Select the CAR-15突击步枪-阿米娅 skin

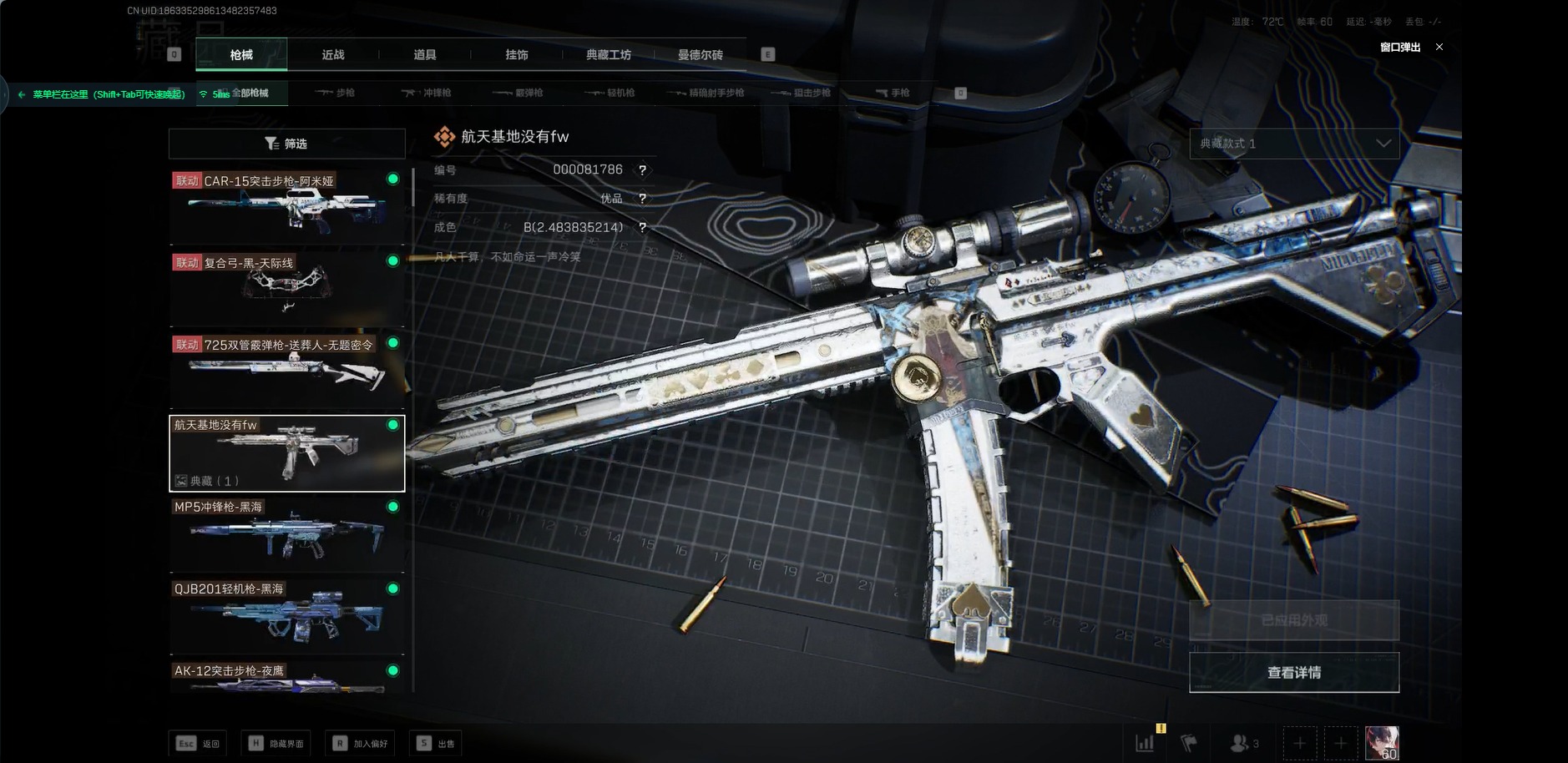[286, 207]
